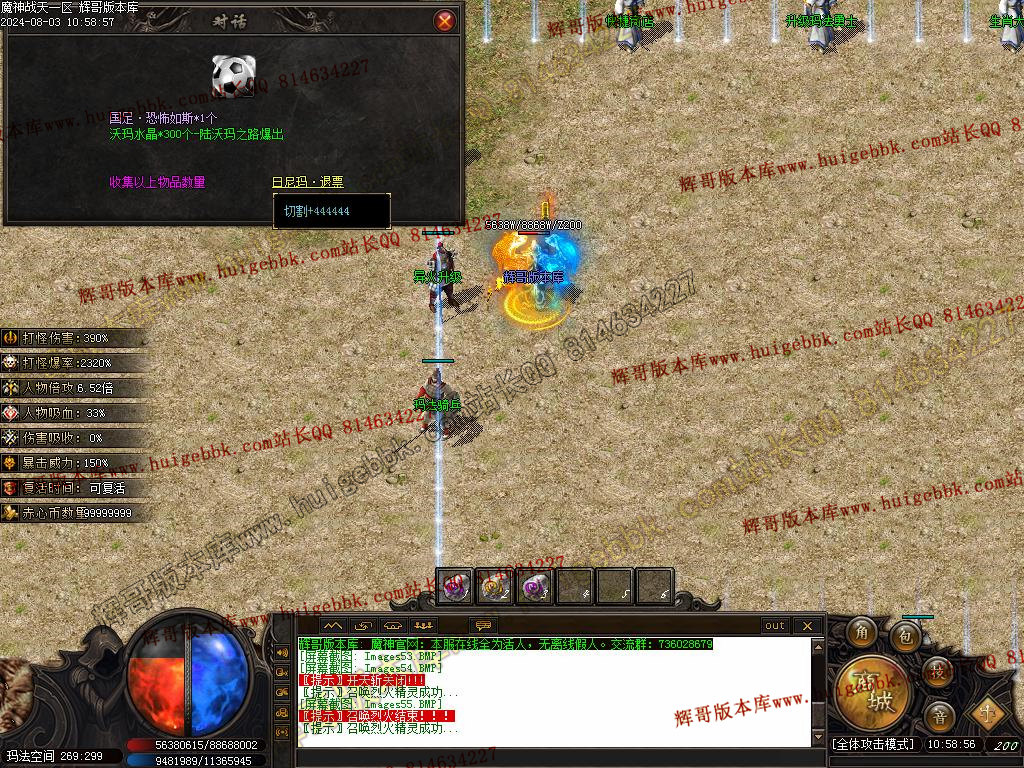Use the purple item in hotbar slot 3
The height and width of the screenshot is (768, 1024).
(535, 587)
